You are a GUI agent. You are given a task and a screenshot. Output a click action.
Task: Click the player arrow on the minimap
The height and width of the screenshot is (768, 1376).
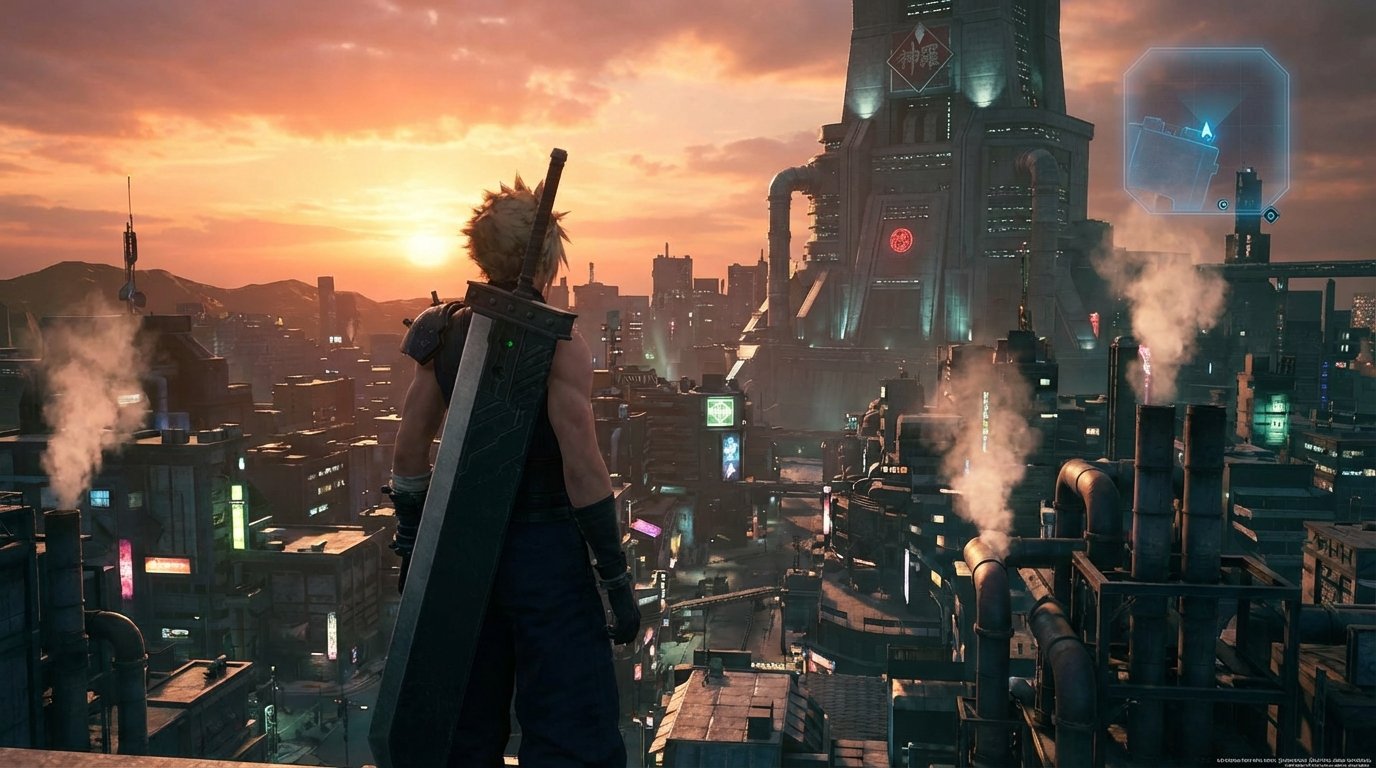click(x=1205, y=130)
